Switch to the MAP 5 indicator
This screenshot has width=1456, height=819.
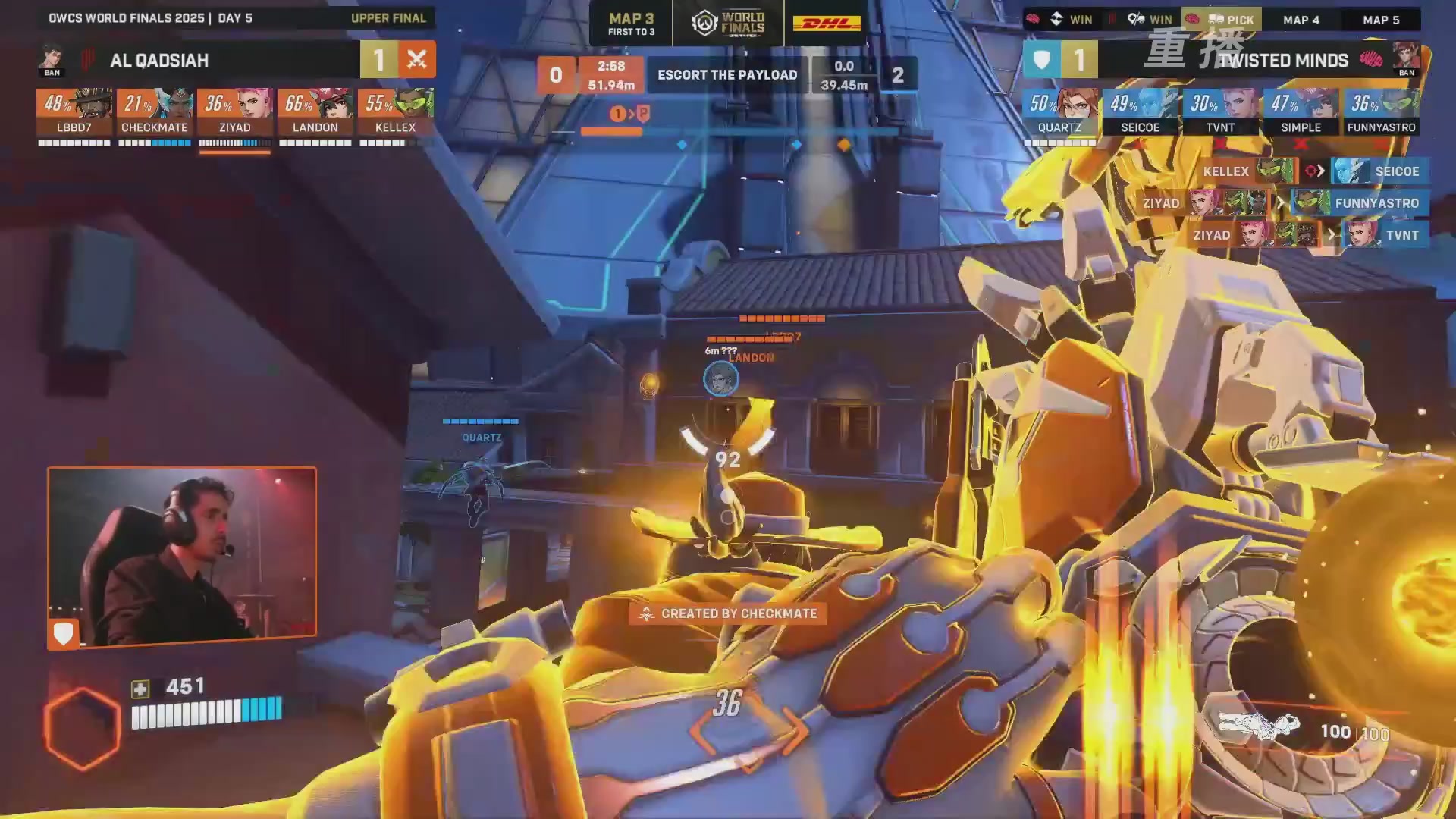coord(1381,20)
